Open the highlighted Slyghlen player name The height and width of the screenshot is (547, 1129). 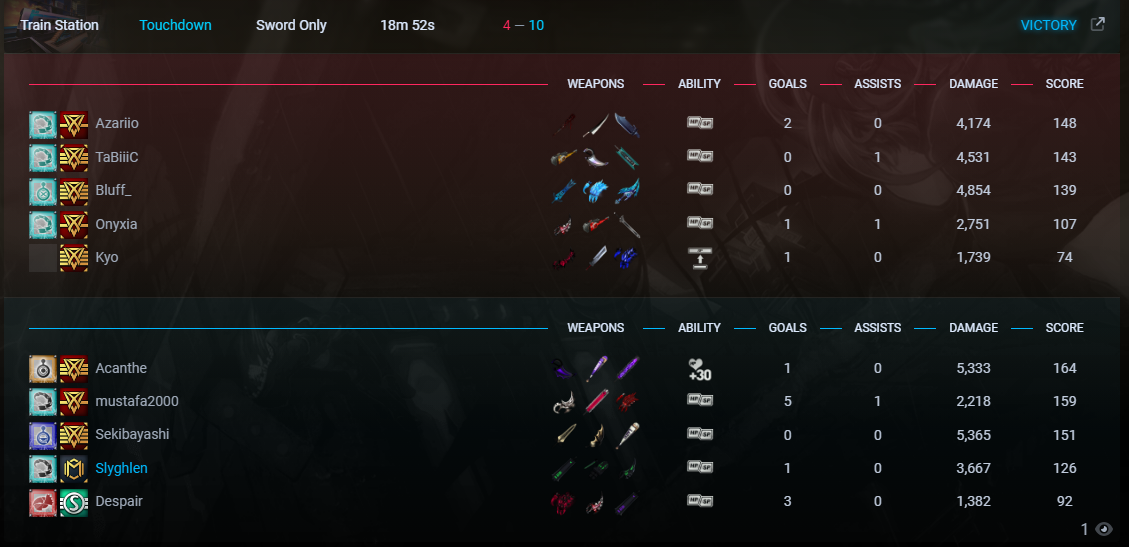pos(122,468)
